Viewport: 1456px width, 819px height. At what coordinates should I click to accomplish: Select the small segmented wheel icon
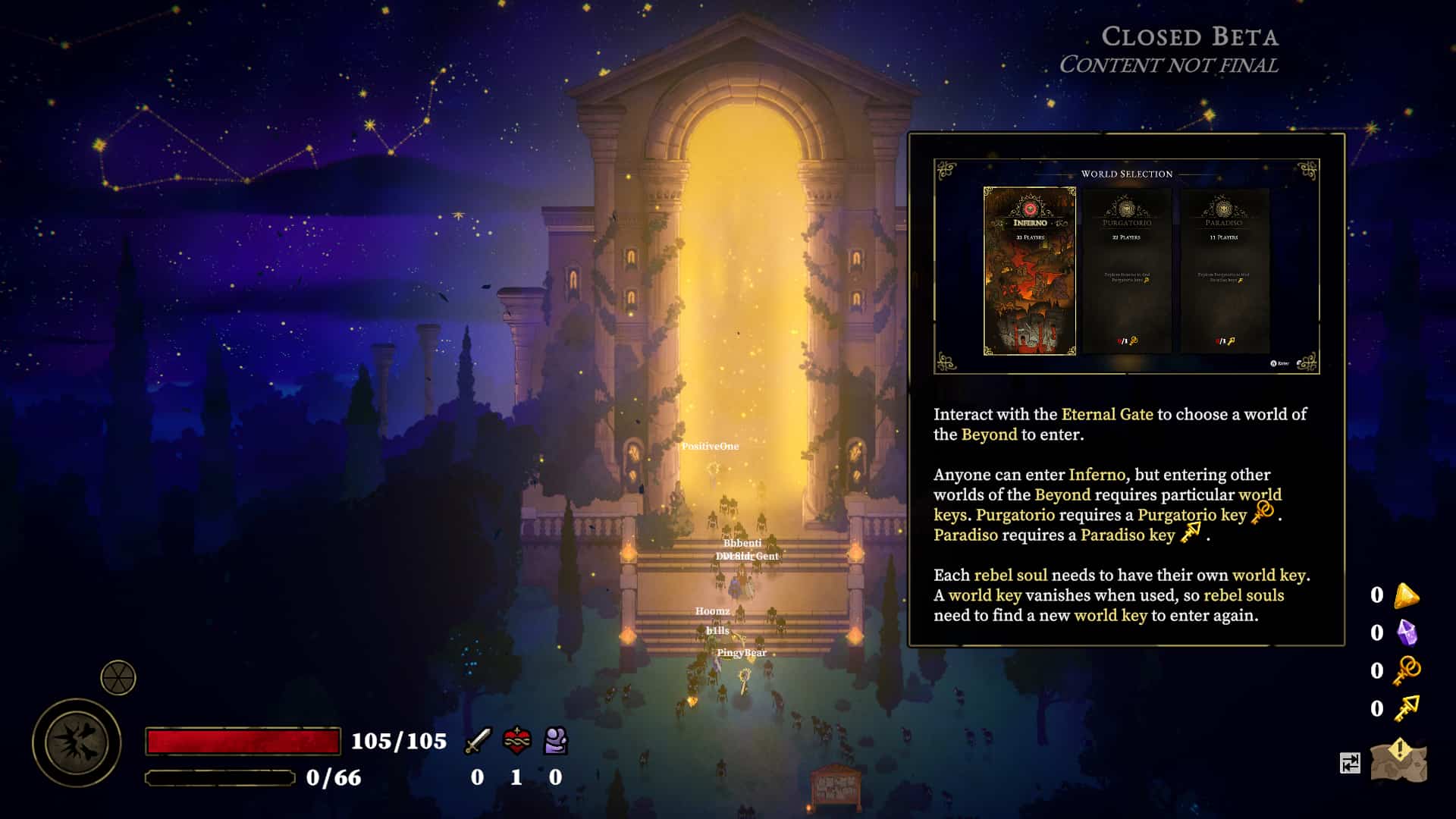[118, 678]
